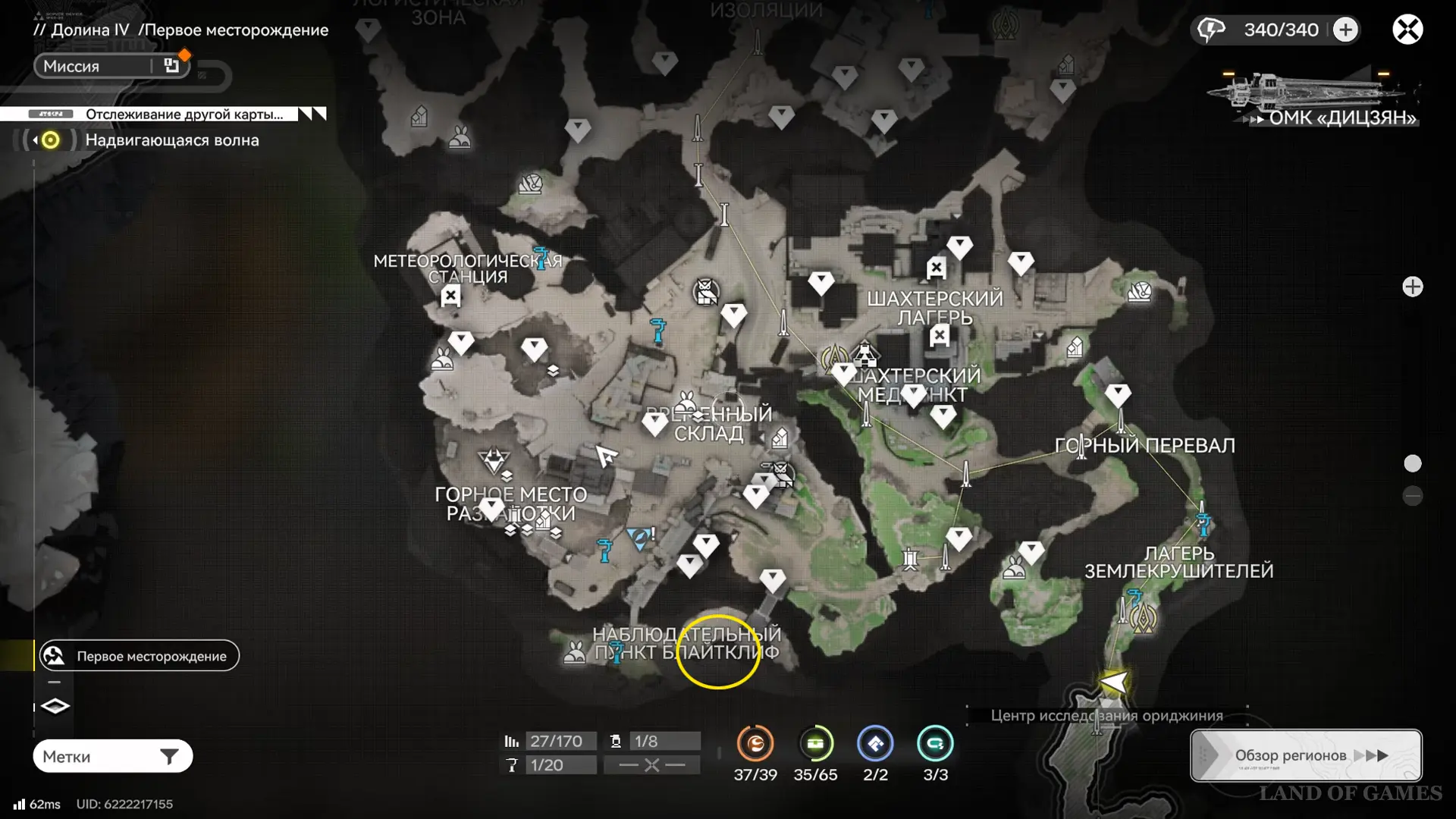Viewport: 1456px width, 819px height.
Task: Add stamina with the plus button
Action: pos(1345,30)
